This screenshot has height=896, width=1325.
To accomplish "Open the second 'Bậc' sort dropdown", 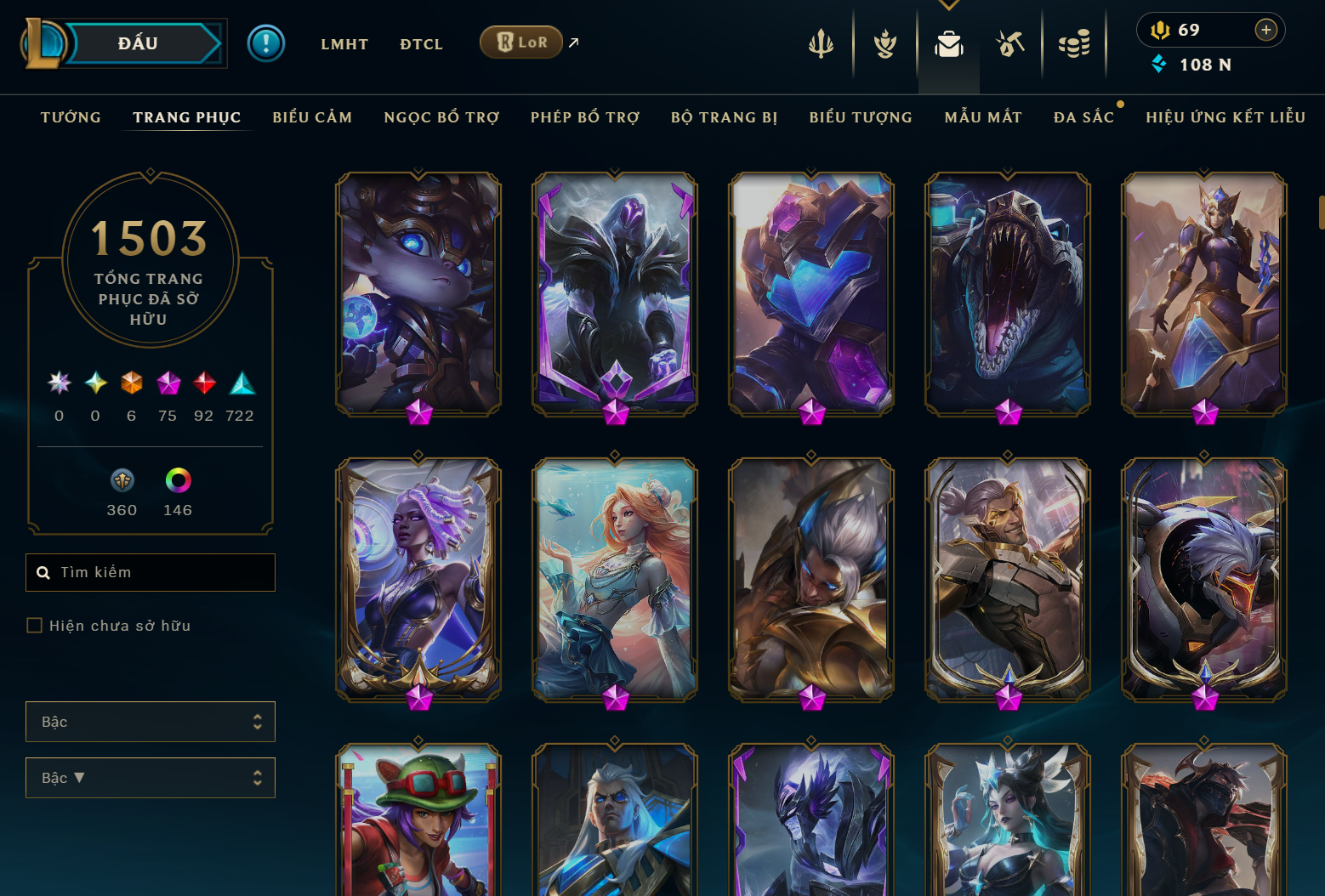I will coord(151,778).
